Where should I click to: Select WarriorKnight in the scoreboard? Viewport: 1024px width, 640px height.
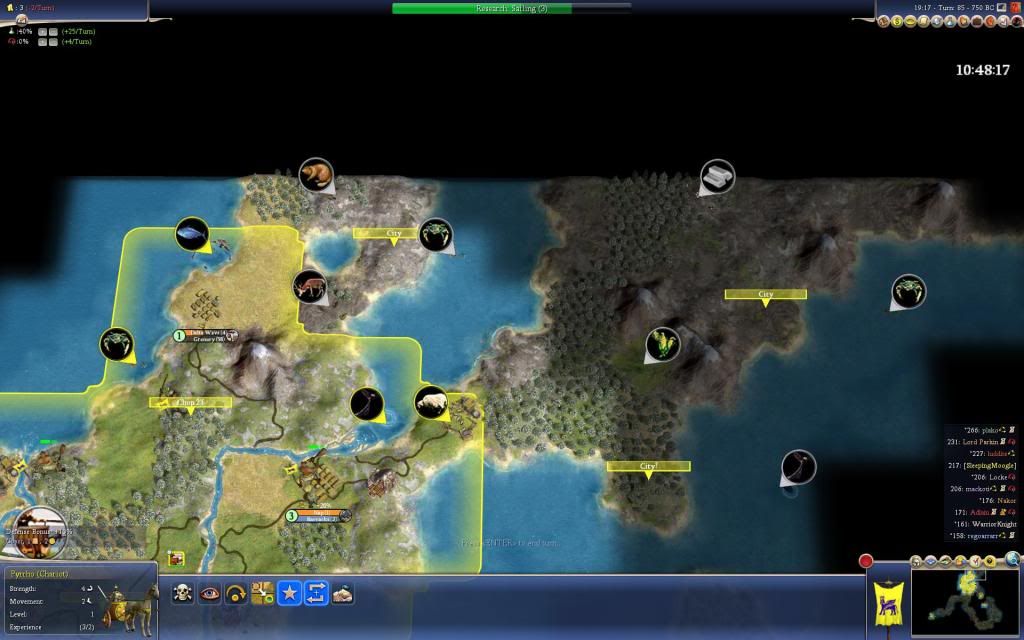(x=987, y=524)
